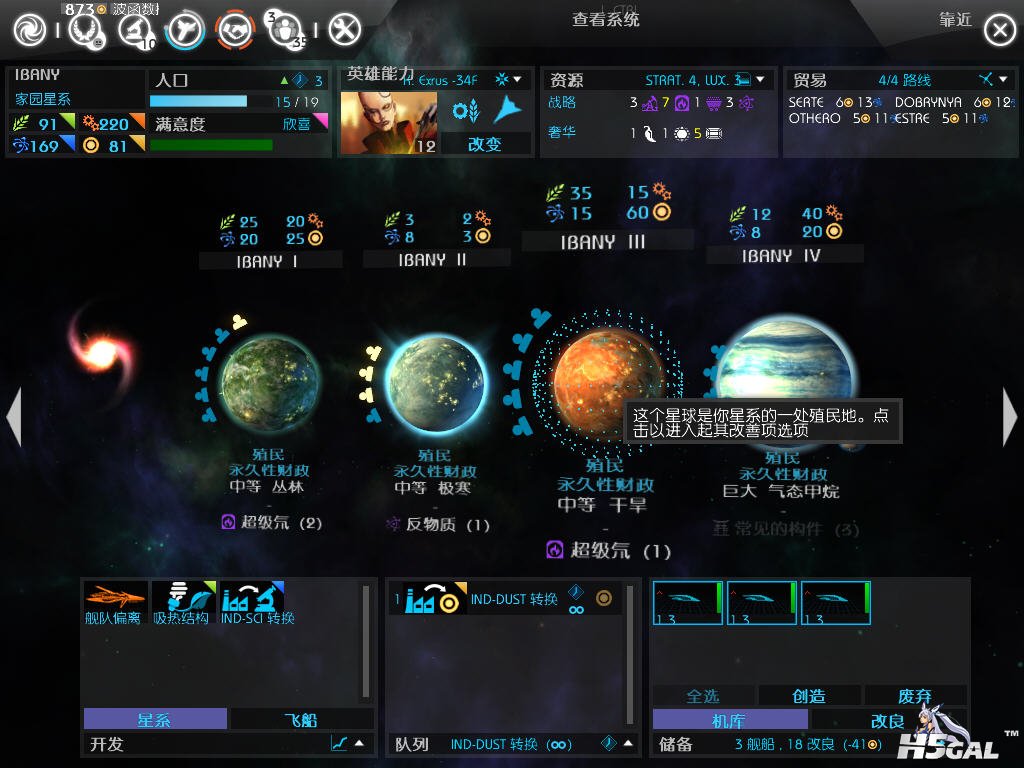Click the hero's 改变 change button
1024x768 pixels.
tap(485, 144)
